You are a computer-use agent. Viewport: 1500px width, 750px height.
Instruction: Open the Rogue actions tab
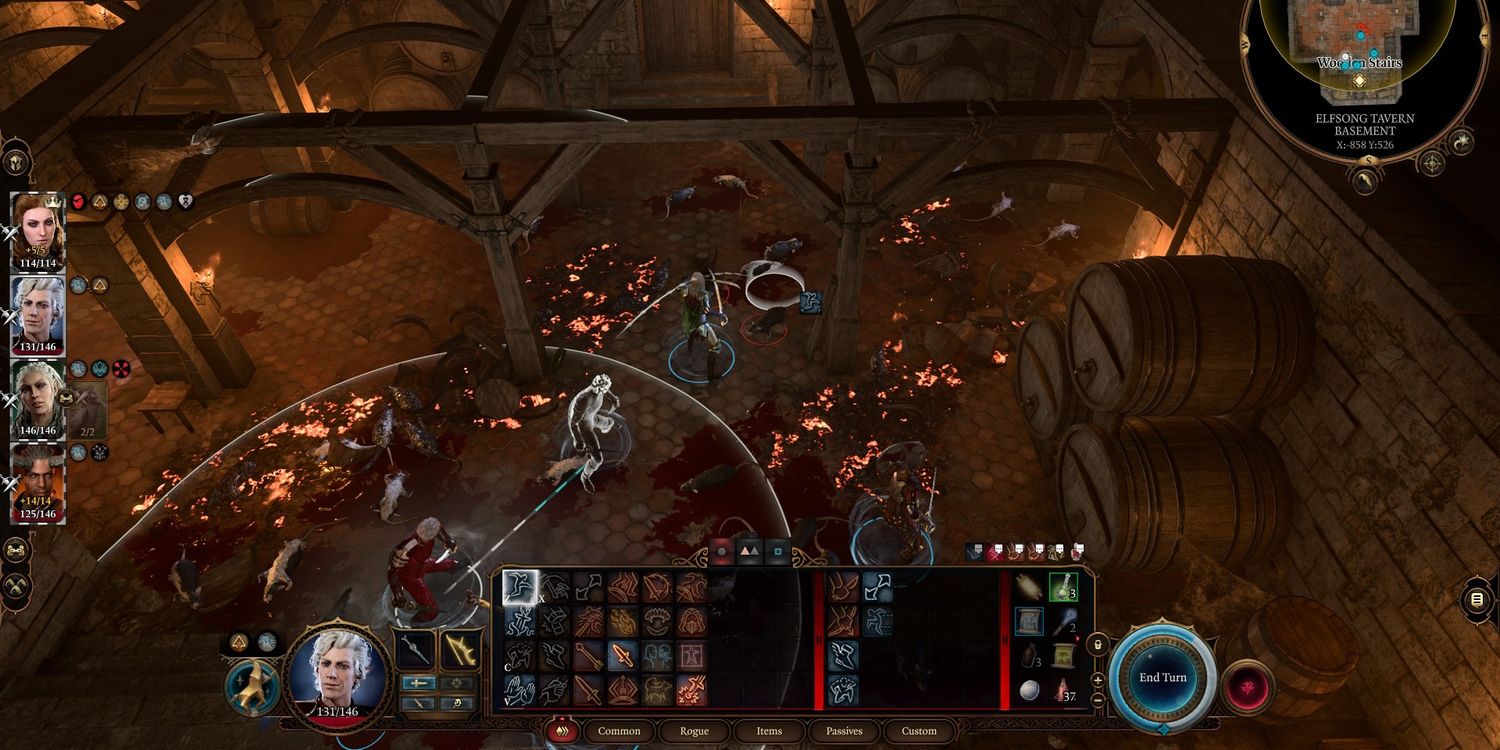click(x=694, y=731)
